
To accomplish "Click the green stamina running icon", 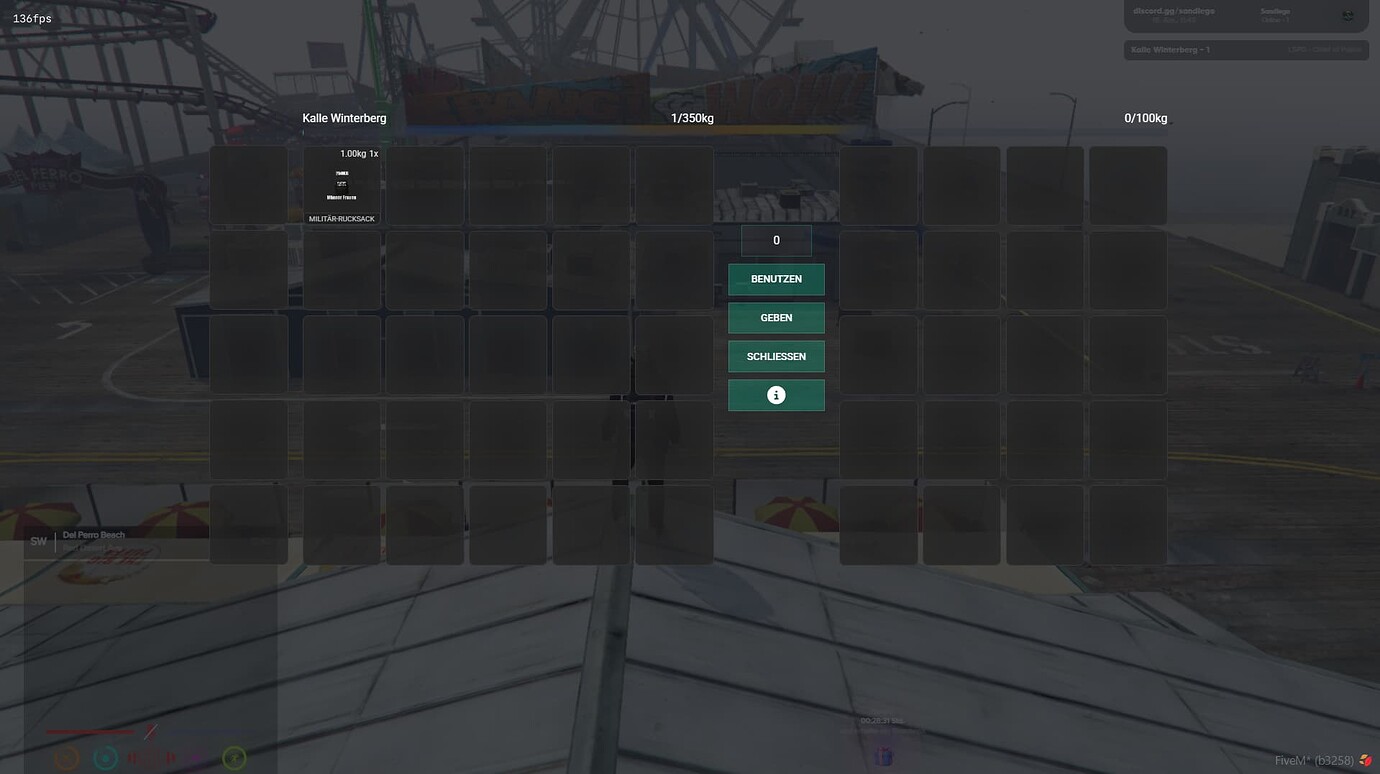I will pyautogui.click(x=234, y=758).
